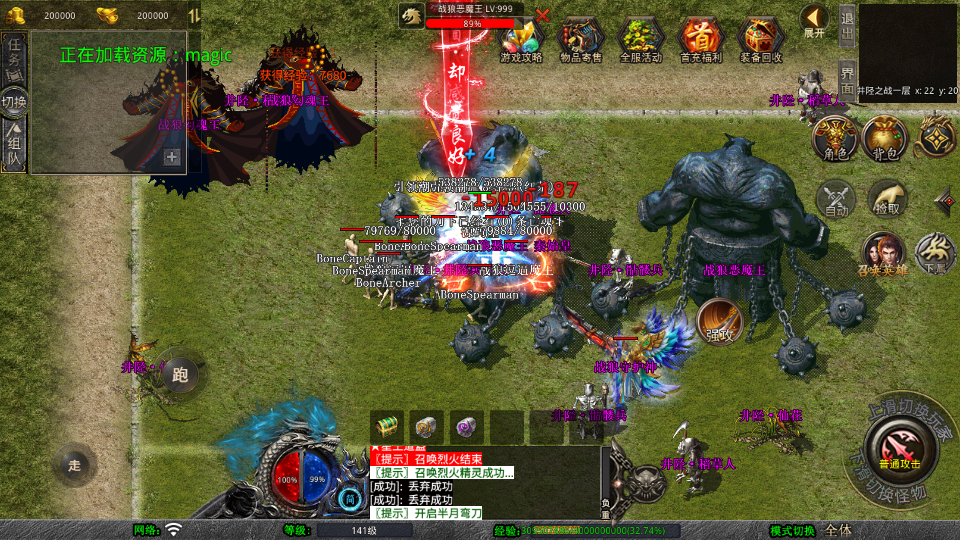Activate the 召唤英雄 summon hero button

click(x=881, y=254)
